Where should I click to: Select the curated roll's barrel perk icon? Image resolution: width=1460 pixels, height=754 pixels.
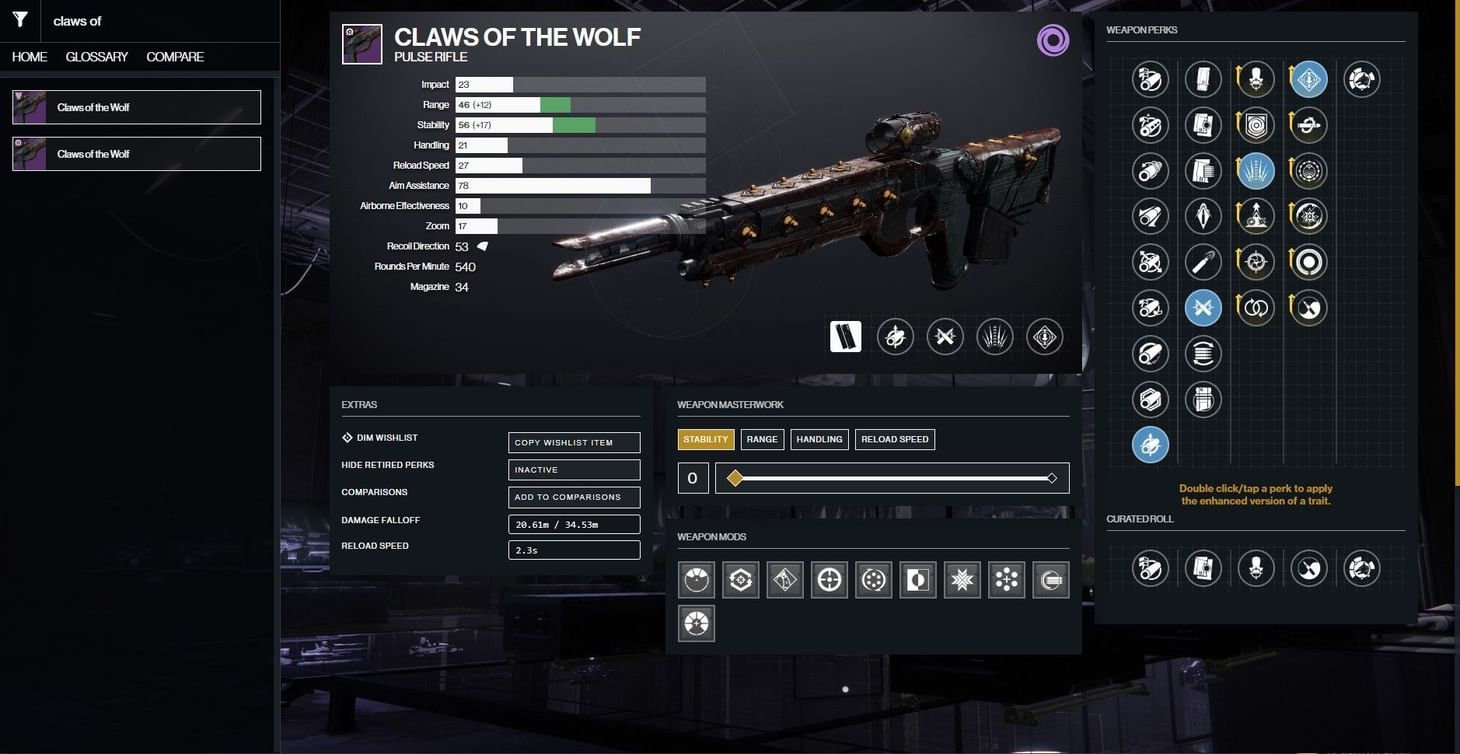point(1150,568)
